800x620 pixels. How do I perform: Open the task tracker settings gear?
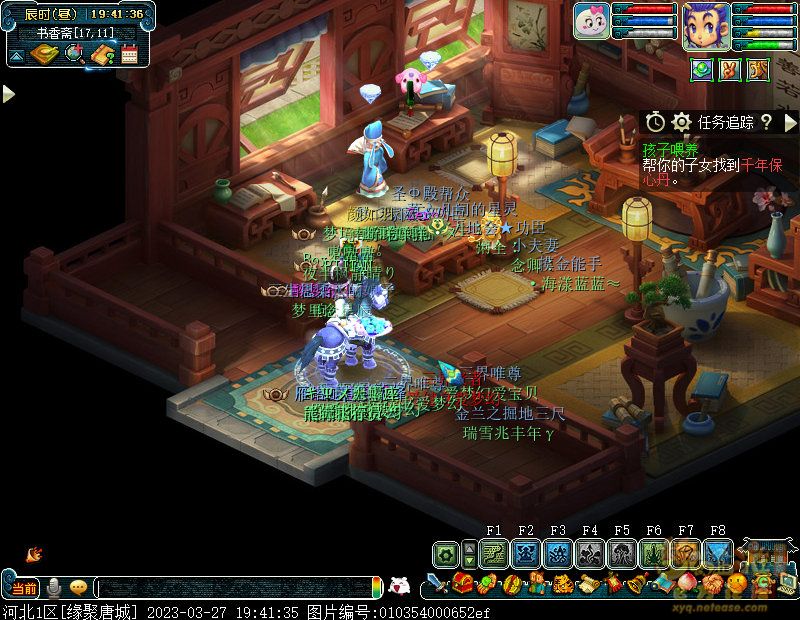click(x=682, y=122)
